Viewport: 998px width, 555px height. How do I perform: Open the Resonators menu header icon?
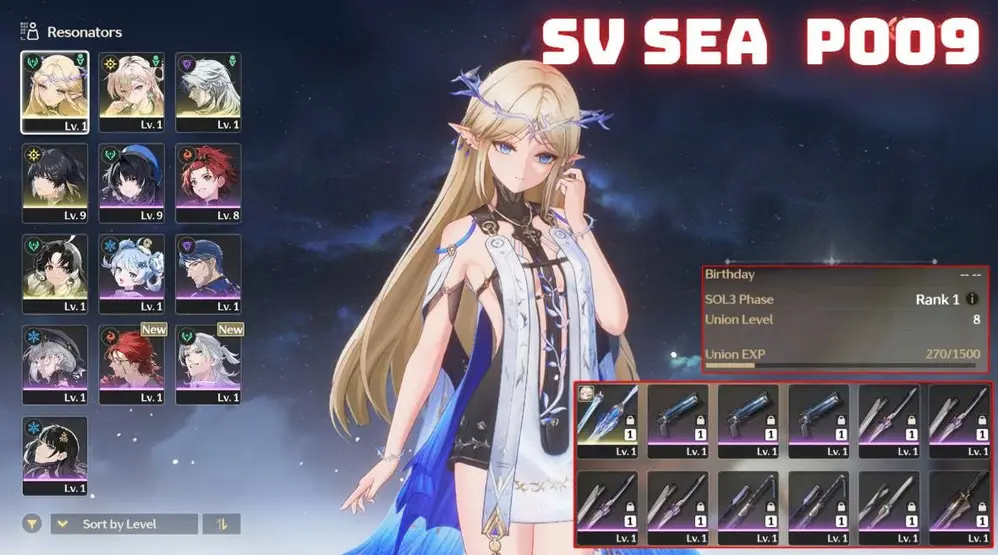pos(30,32)
